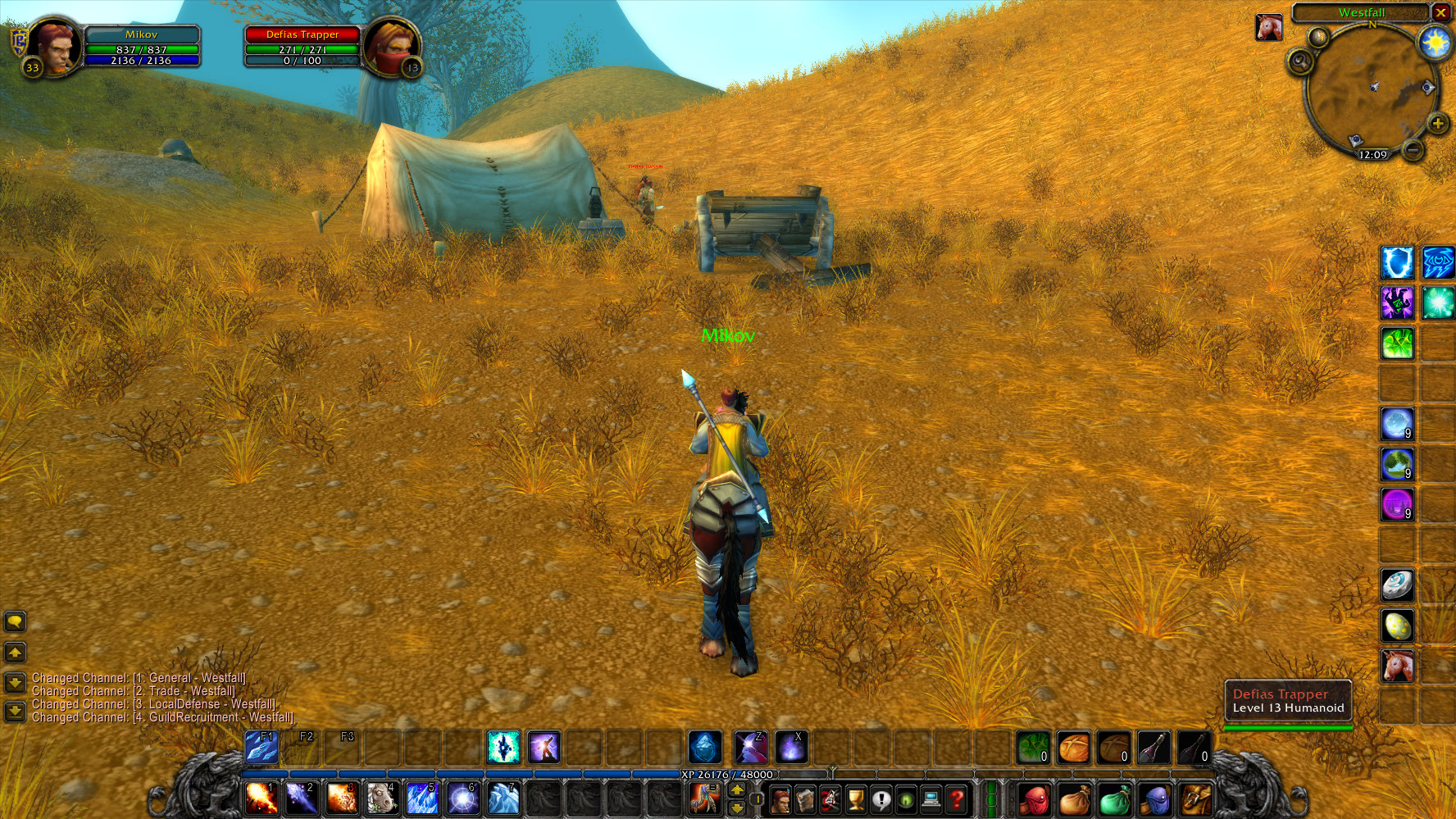Dismiss the Defias Trapper tooltip panel
This screenshot has width=1456, height=819.
pos(1287,701)
